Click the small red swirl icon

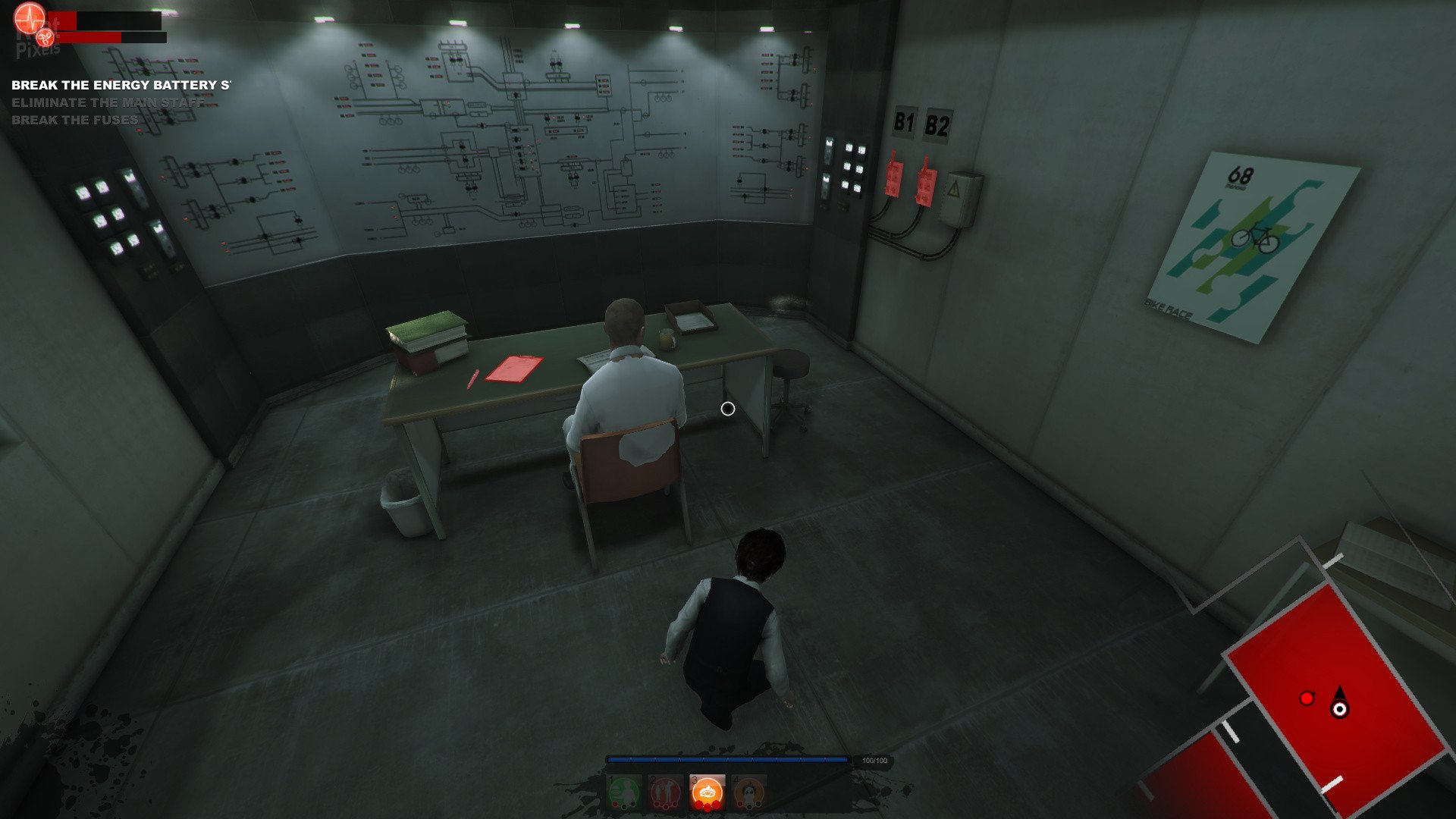pyautogui.click(x=45, y=36)
